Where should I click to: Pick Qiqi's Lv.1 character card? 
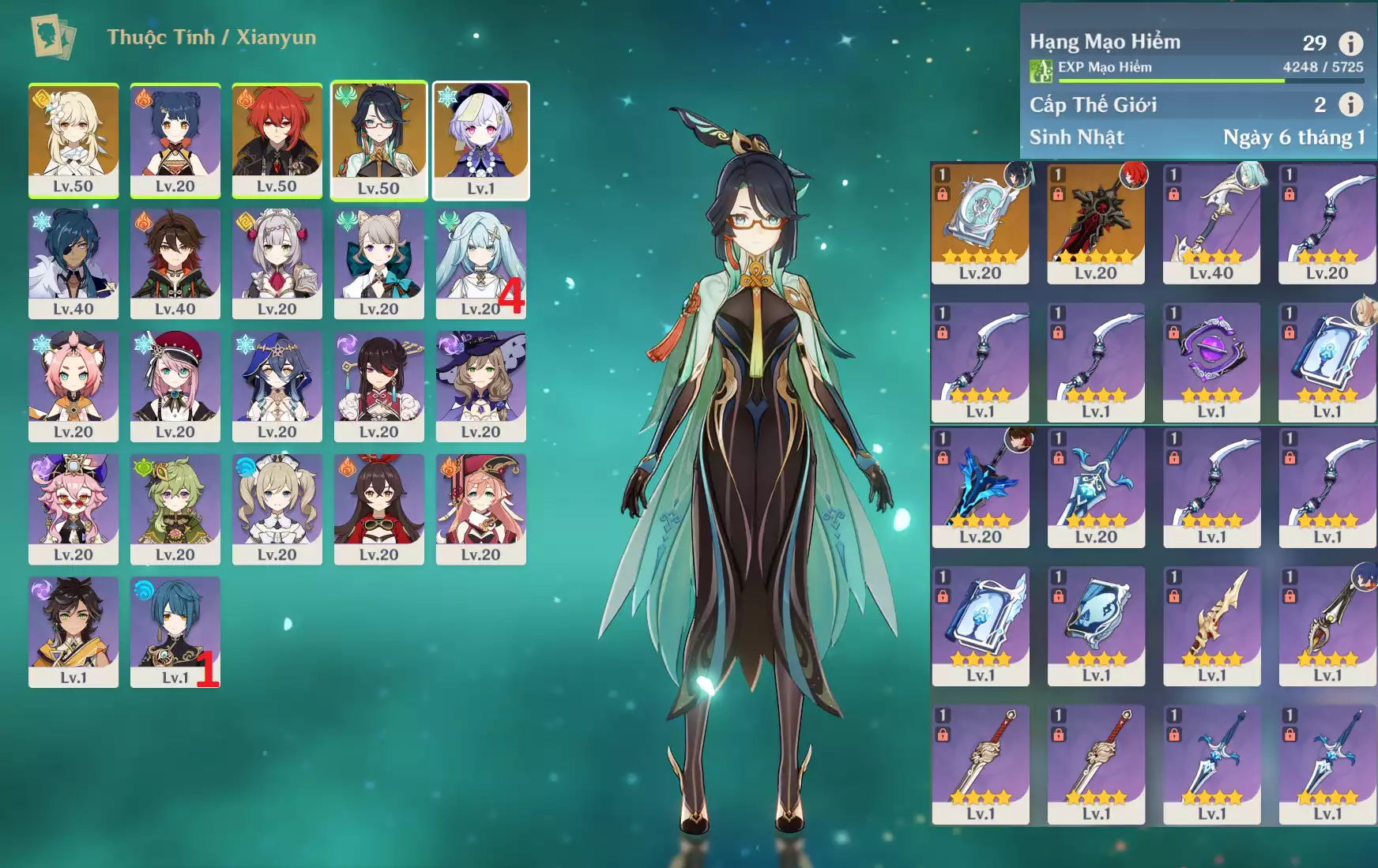(480, 140)
